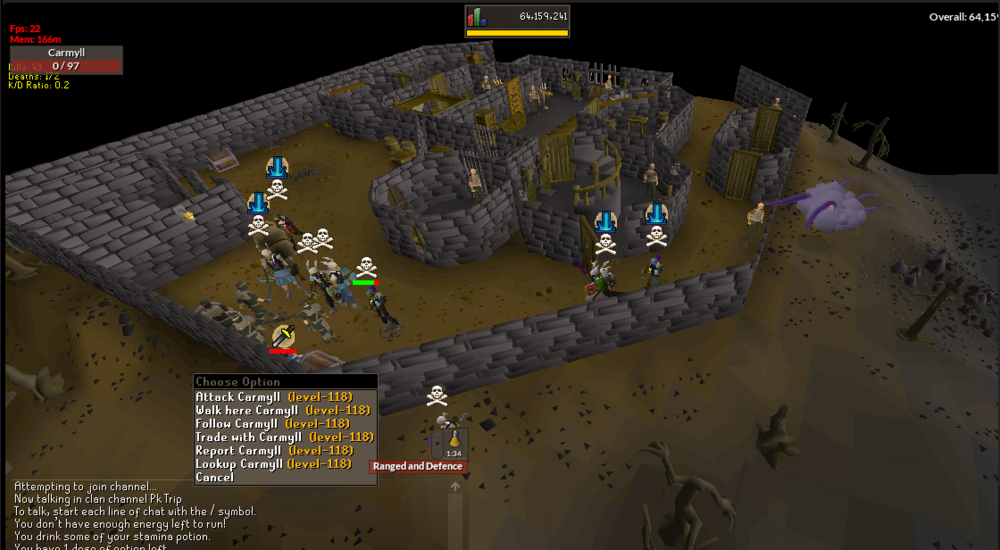Click the Report Carmyll entry
Image resolution: width=1000 pixels, height=550 pixels.
[273, 450]
